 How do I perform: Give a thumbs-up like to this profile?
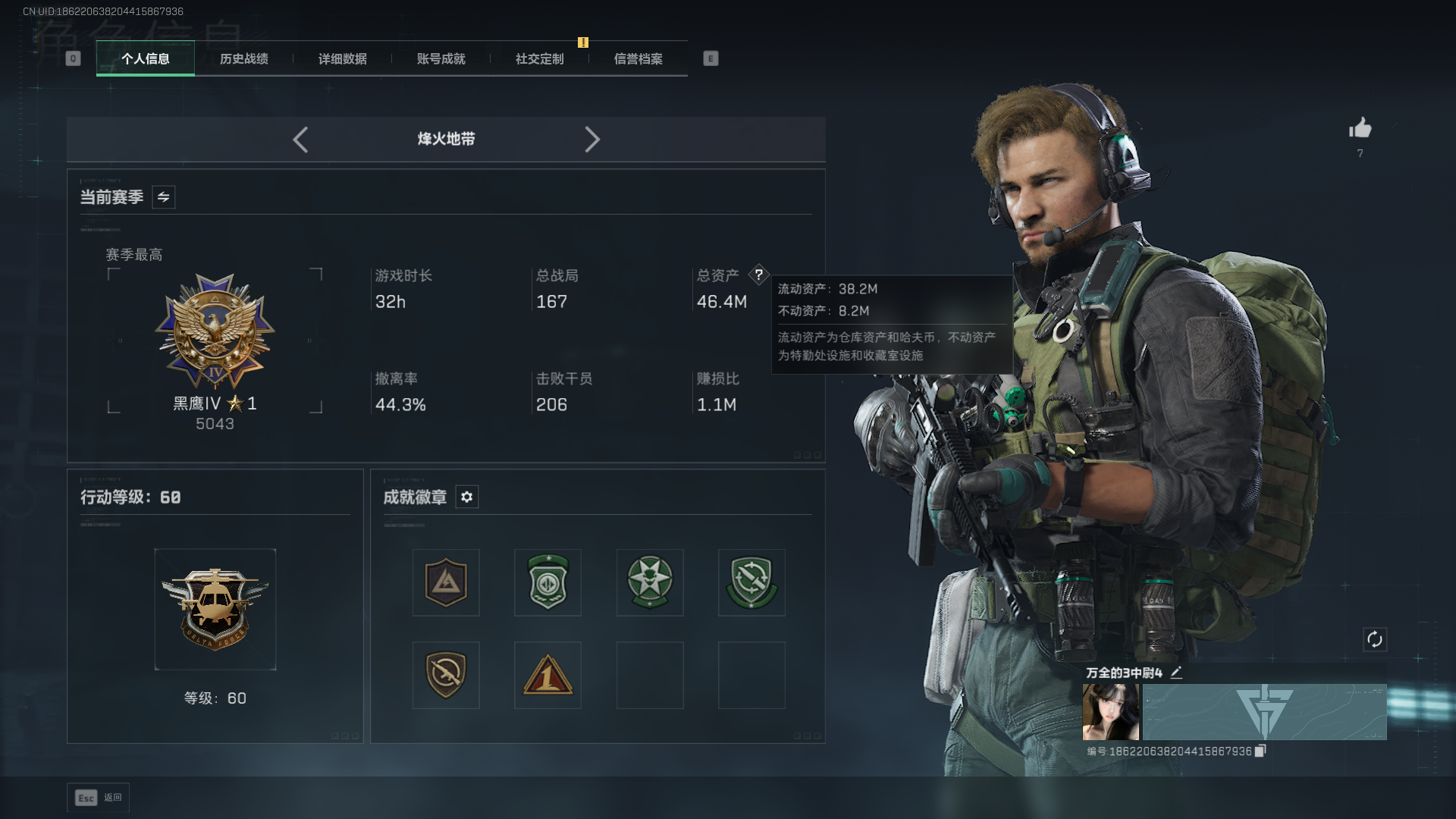point(1360,128)
